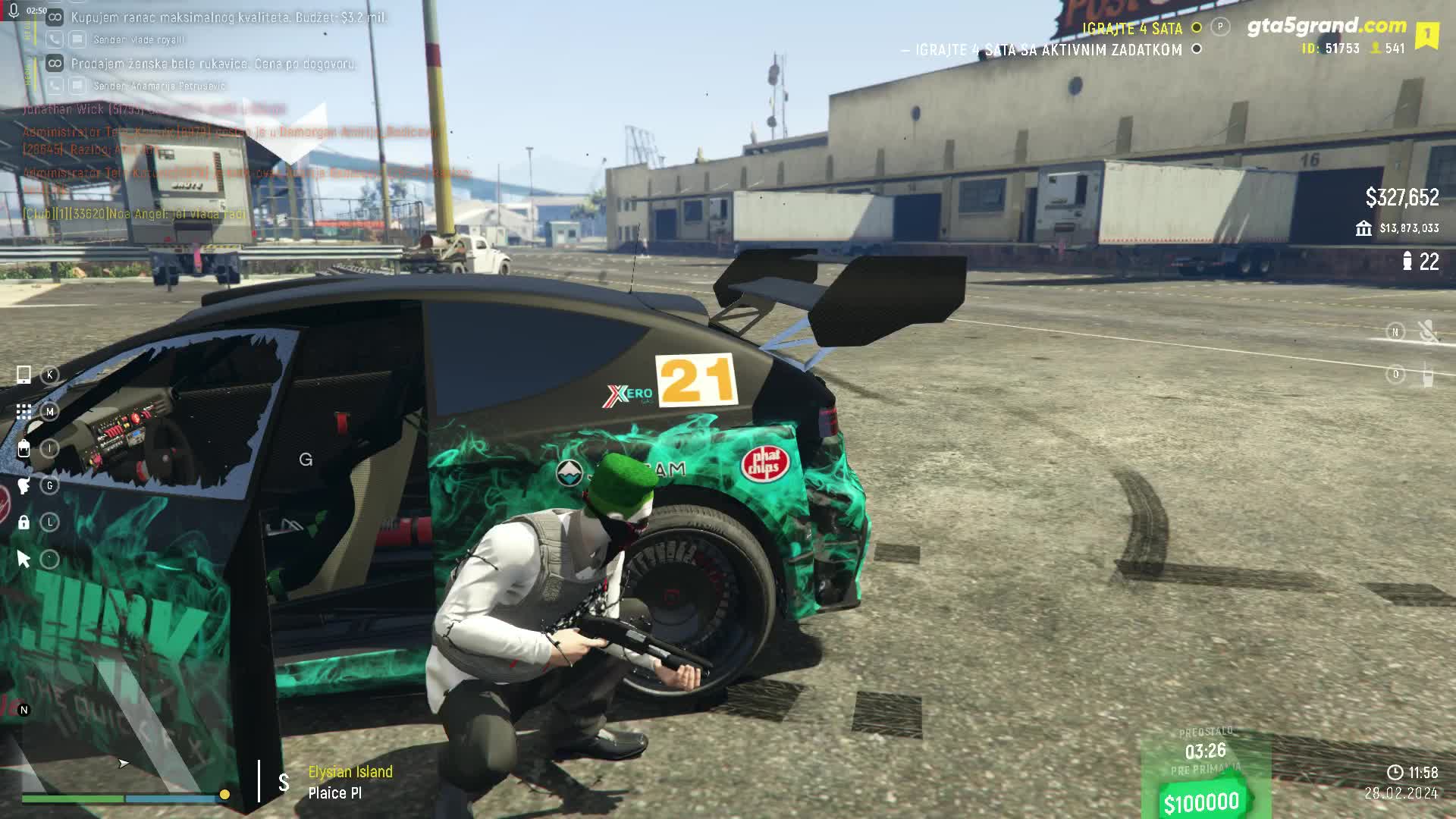Click the green $100000 prize banner

coord(1201,802)
